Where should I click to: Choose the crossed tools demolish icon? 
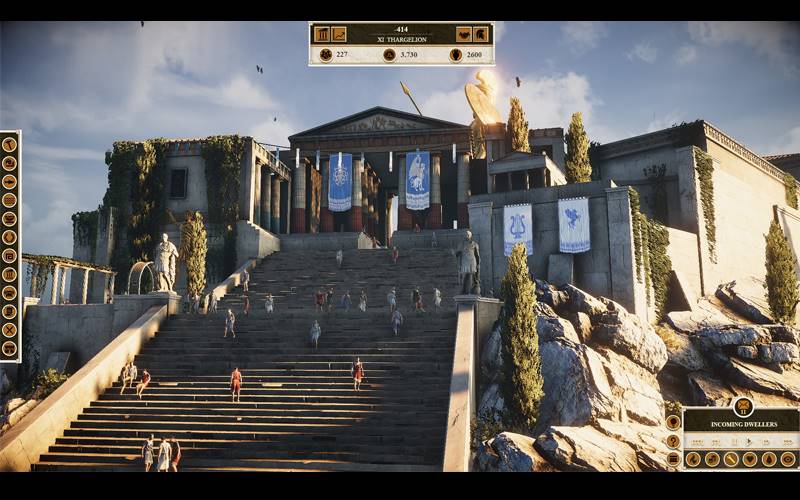point(9,329)
